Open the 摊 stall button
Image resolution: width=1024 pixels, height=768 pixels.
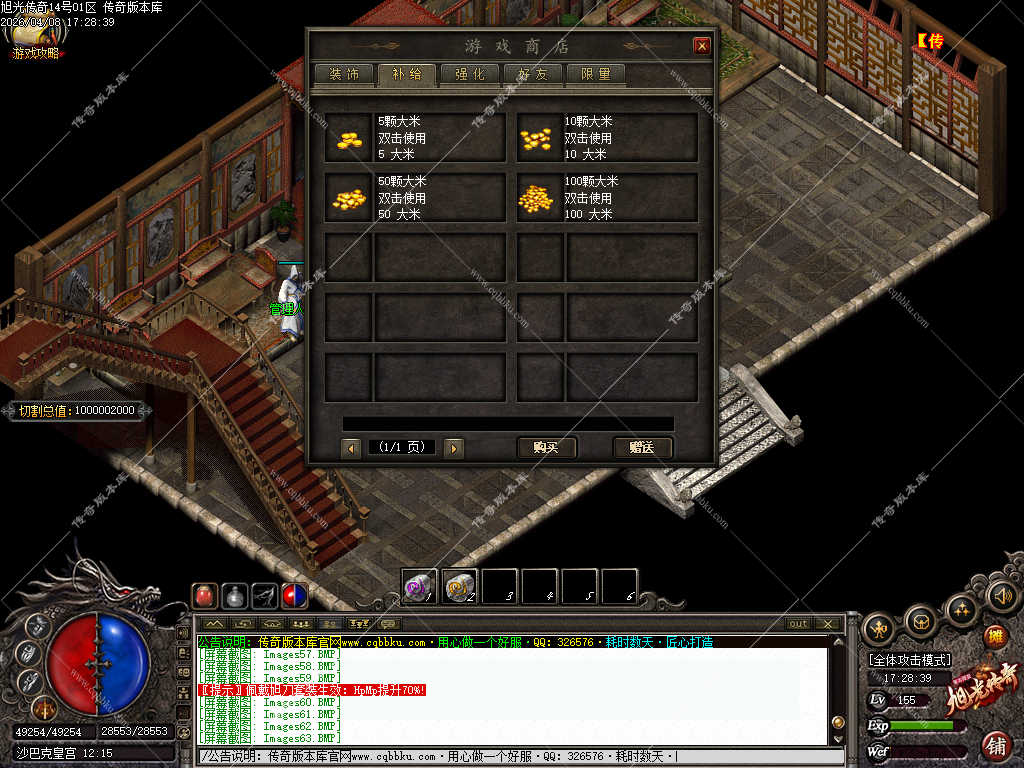pyautogui.click(x=995, y=636)
